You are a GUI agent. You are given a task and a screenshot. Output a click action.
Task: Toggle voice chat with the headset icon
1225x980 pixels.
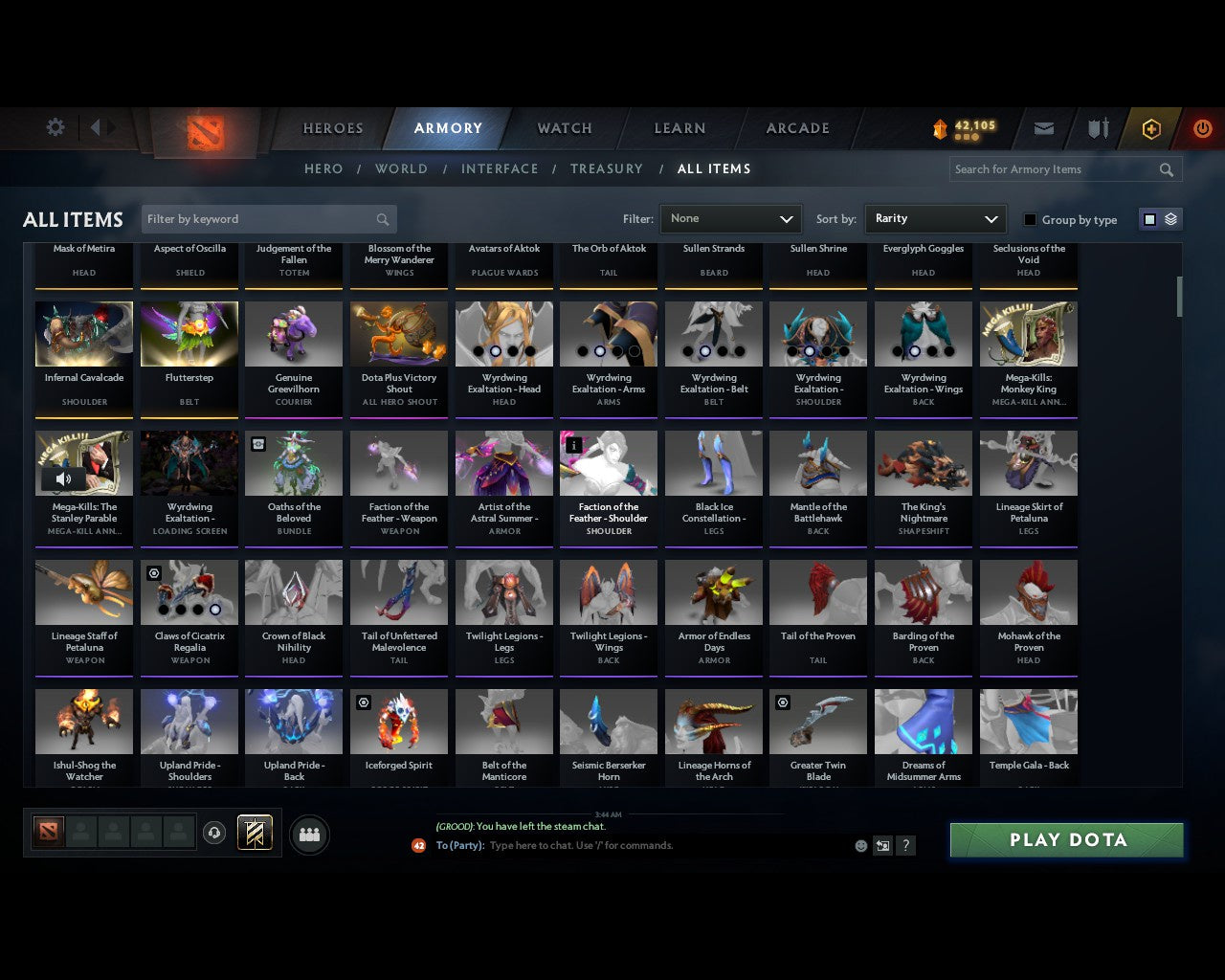(215, 833)
